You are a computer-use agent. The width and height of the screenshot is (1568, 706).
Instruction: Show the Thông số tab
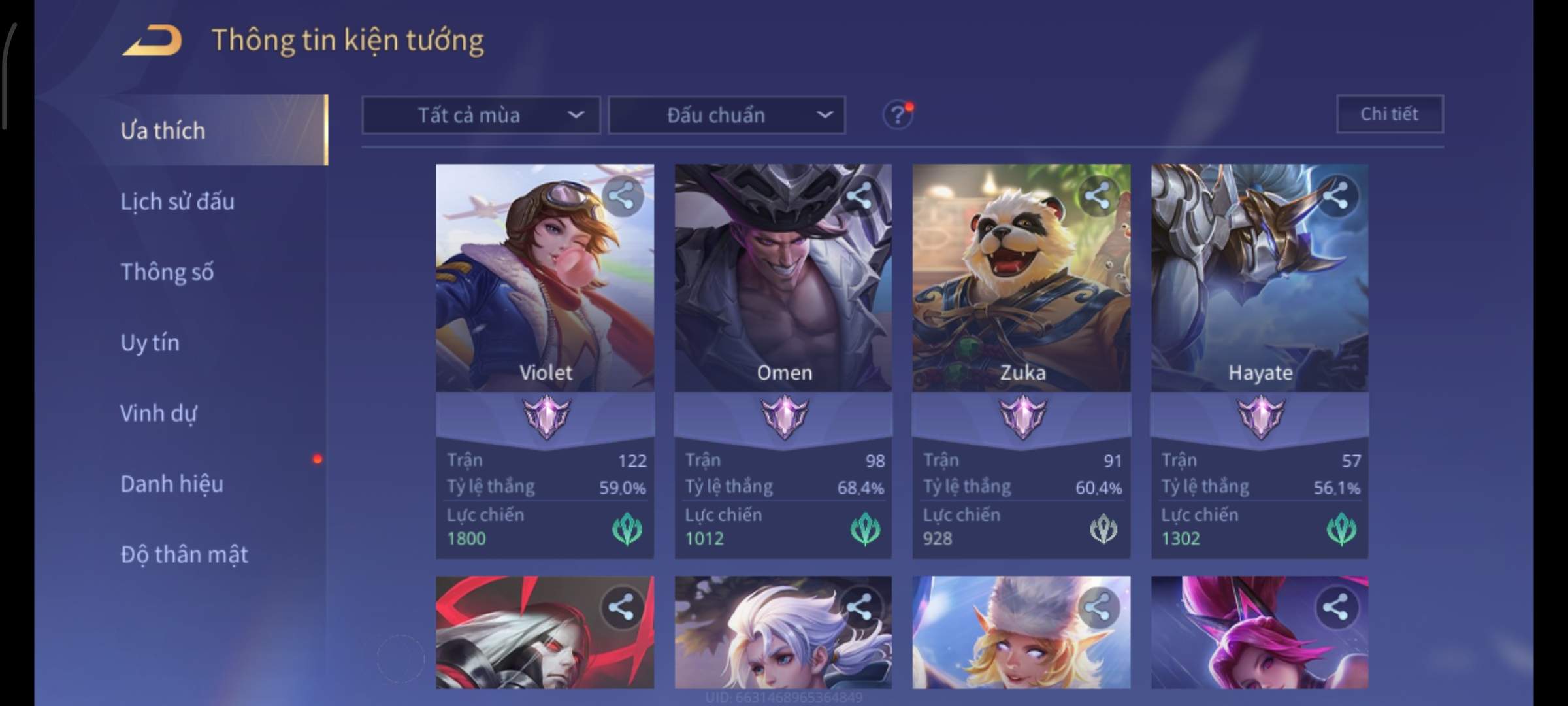(167, 272)
